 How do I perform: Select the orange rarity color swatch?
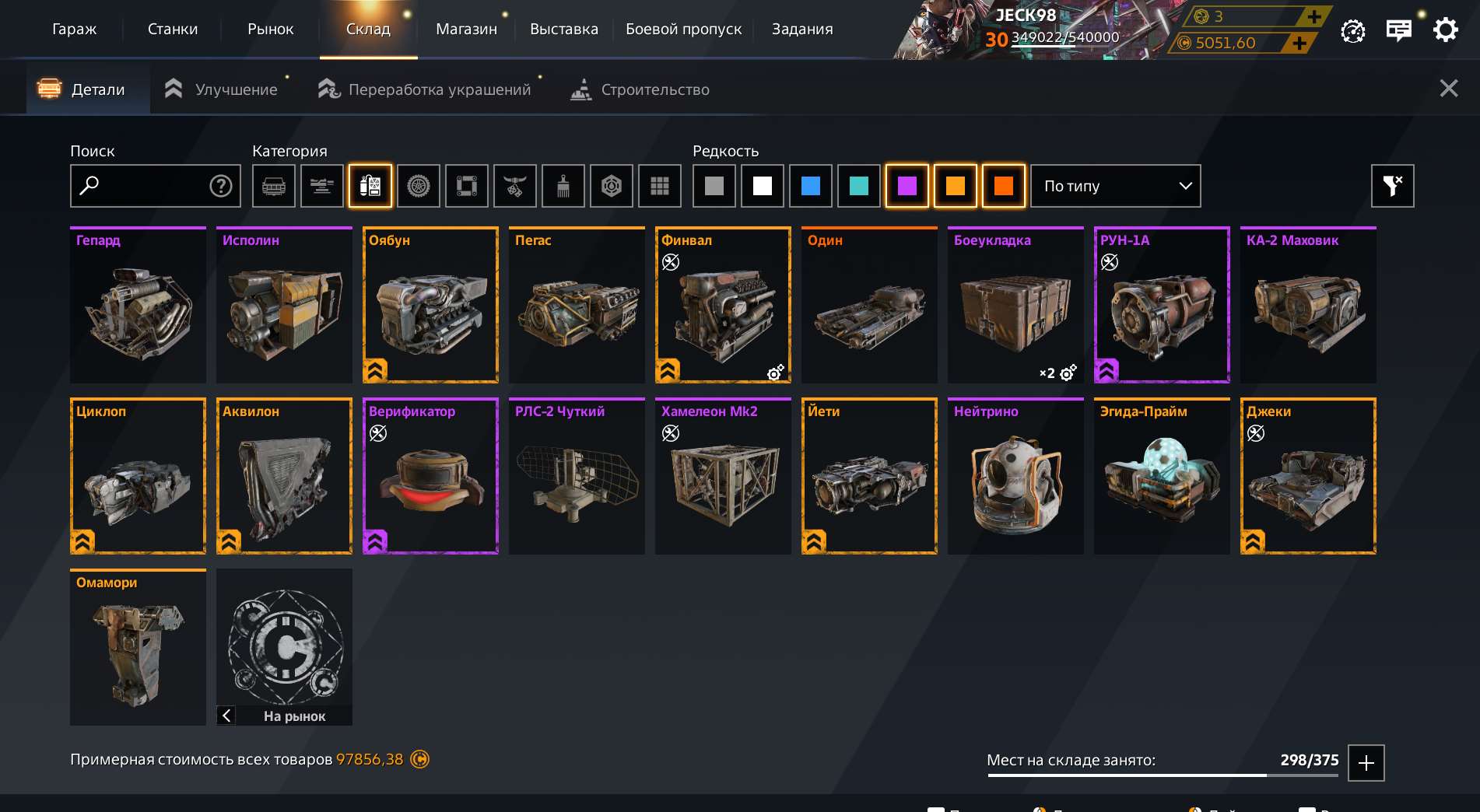click(956, 186)
